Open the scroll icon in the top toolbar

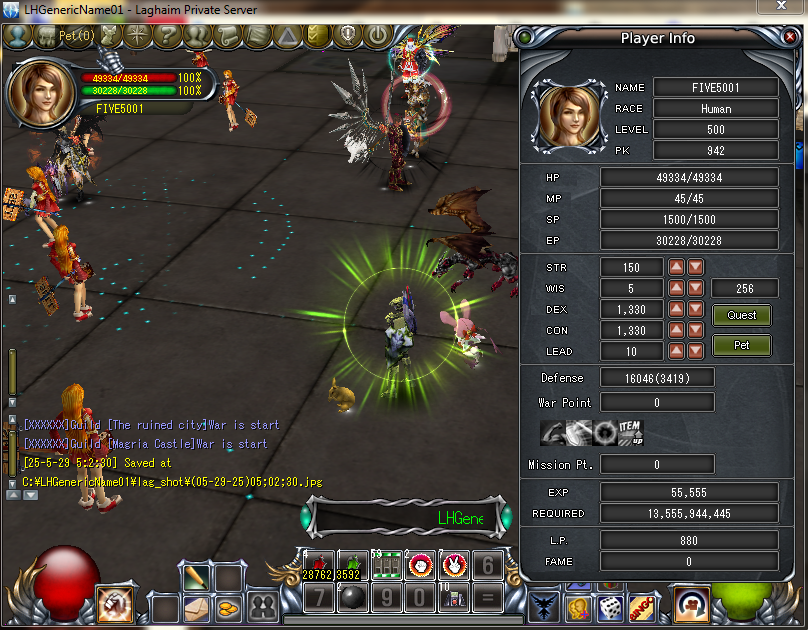click(x=228, y=36)
